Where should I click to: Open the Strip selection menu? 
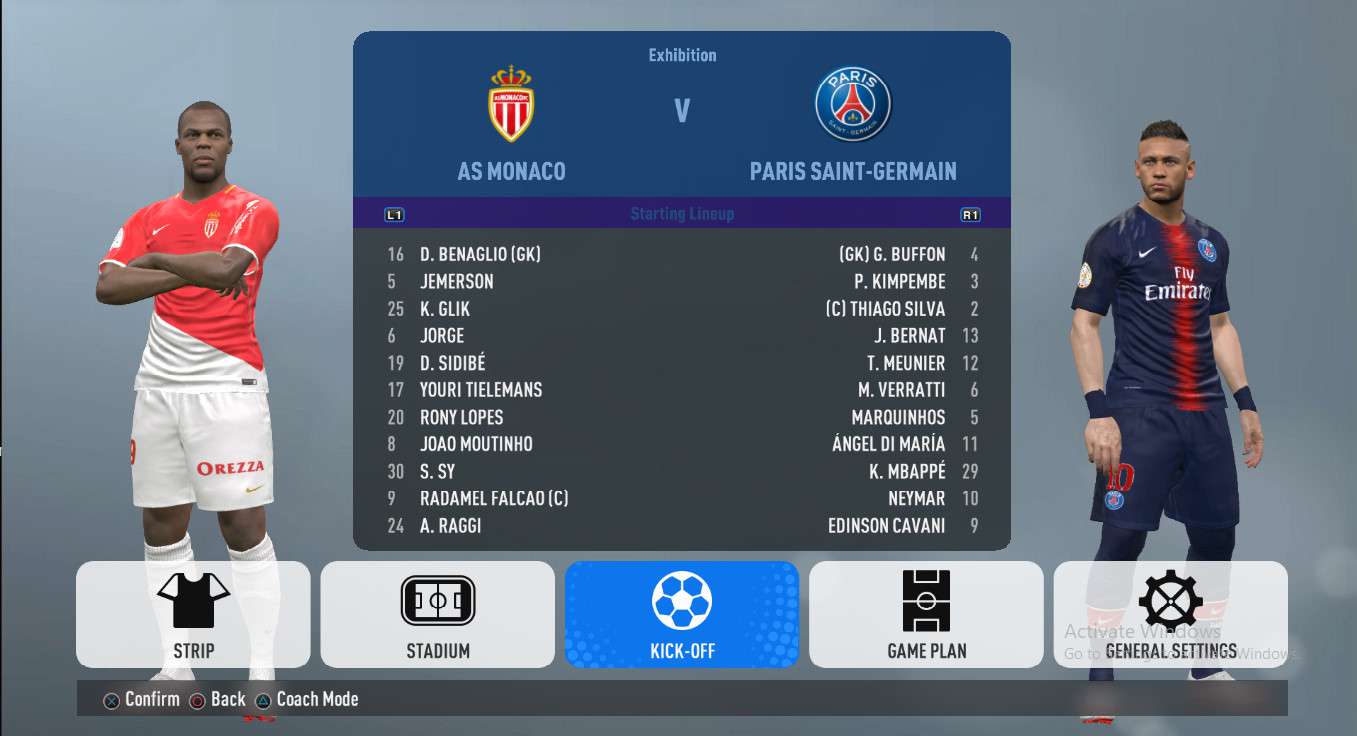193,614
